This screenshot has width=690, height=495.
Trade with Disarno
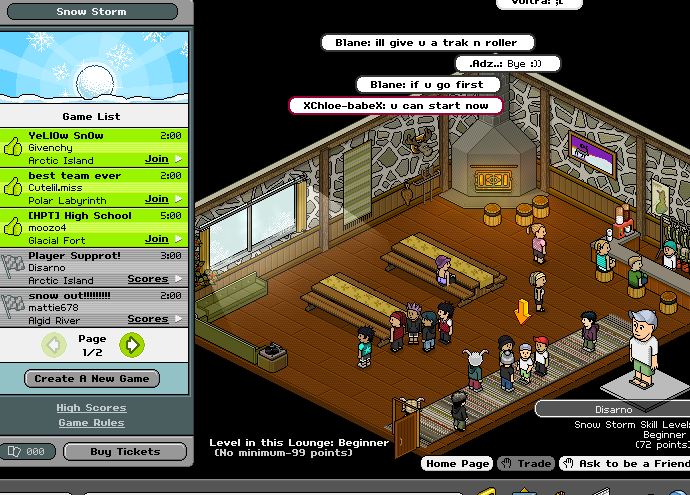[x=527, y=464]
